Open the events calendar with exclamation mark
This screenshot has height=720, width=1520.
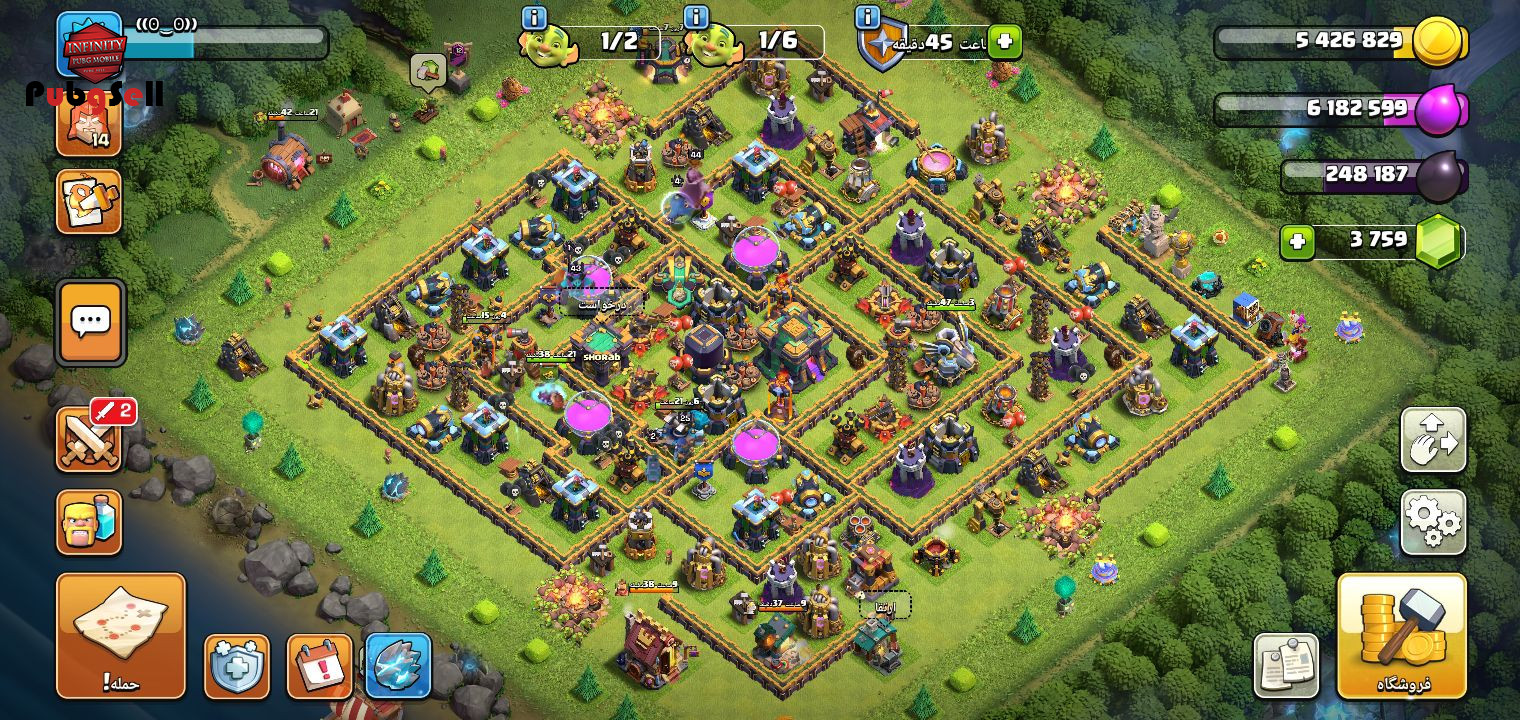point(320,666)
